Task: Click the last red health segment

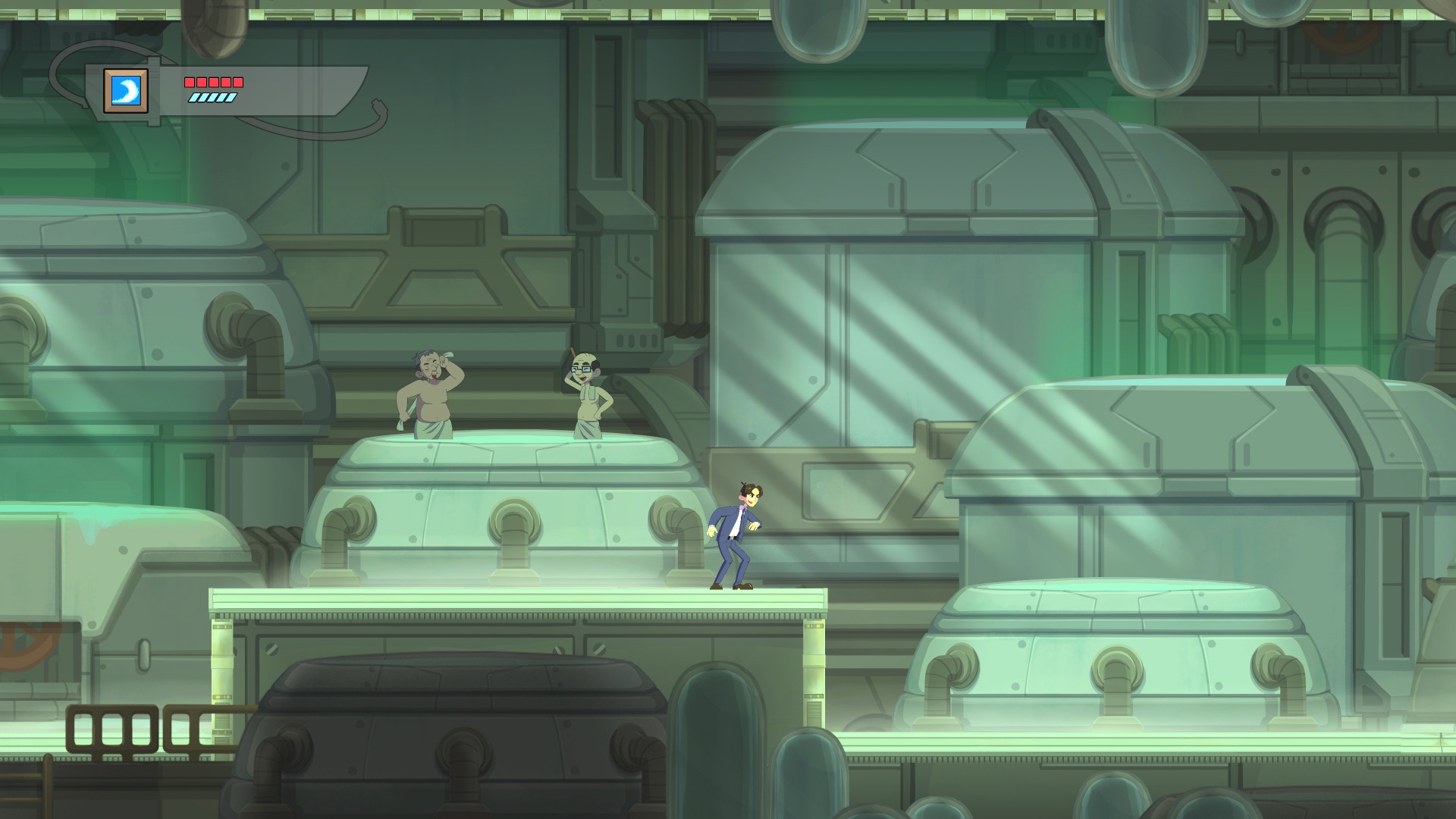Action: tap(238, 82)
